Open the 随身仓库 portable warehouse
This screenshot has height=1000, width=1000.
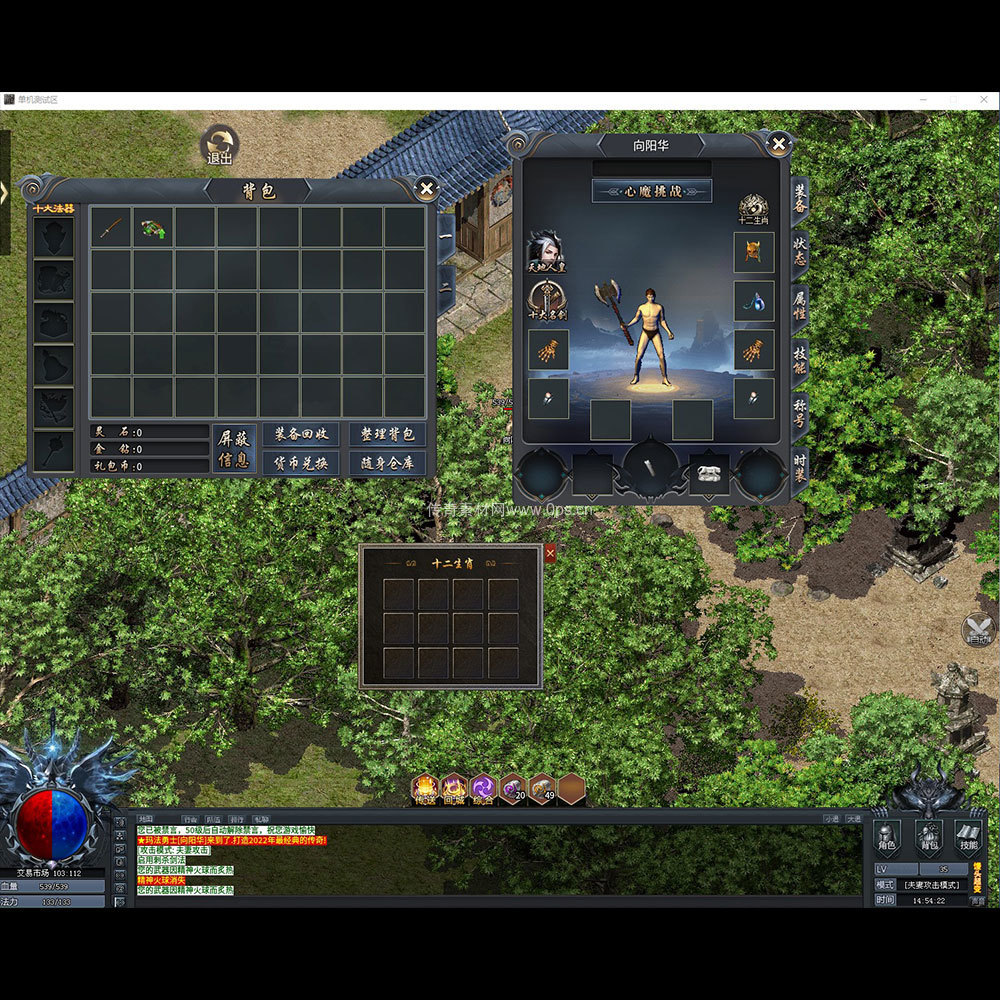click(x=387, y=463)
